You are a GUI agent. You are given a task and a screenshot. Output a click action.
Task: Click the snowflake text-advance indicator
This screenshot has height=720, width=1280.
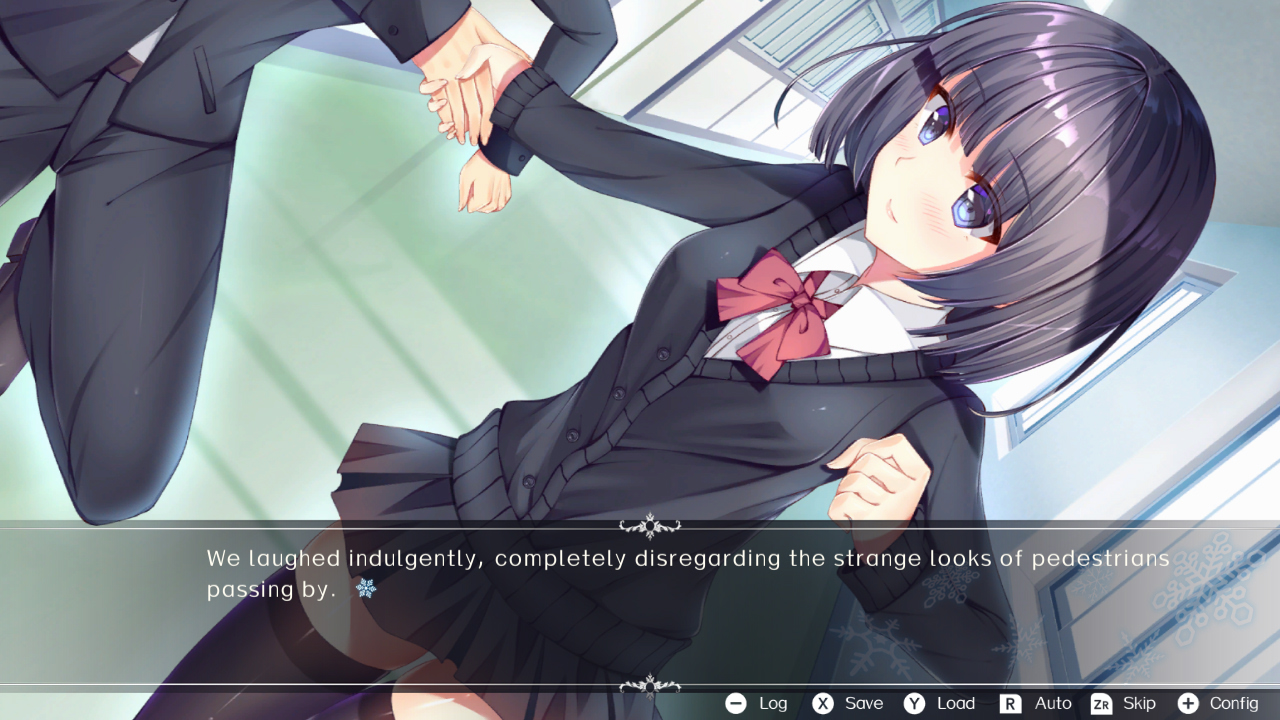tap(367, 590)
